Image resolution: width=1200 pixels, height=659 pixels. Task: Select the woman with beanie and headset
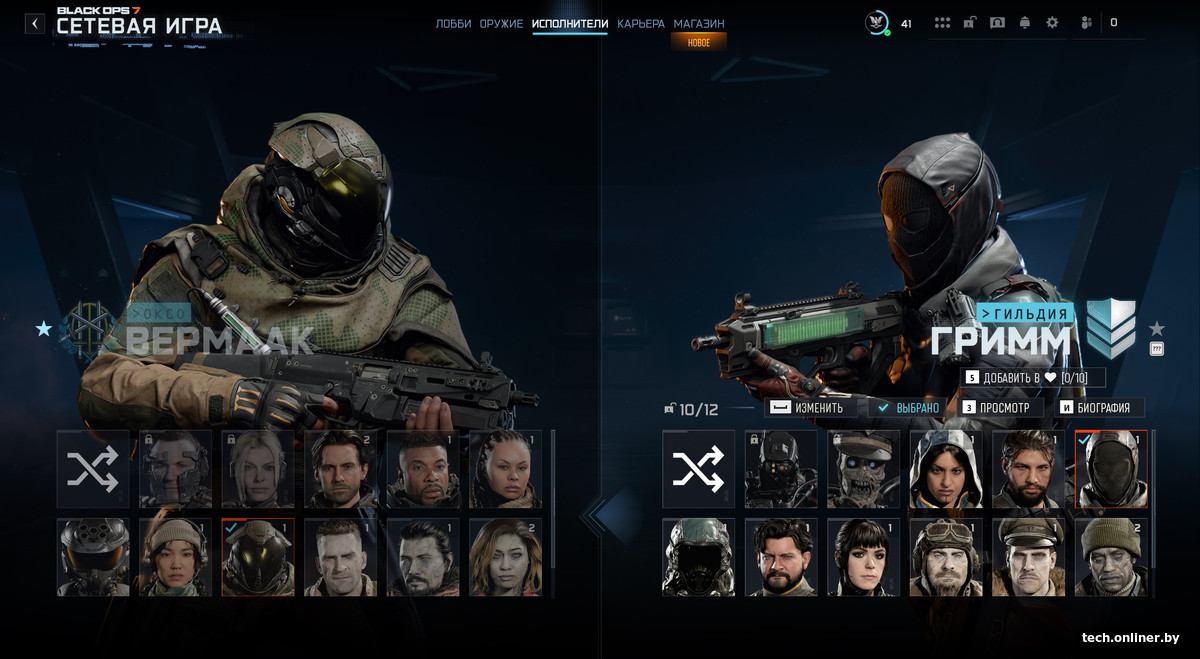point(175,556)
